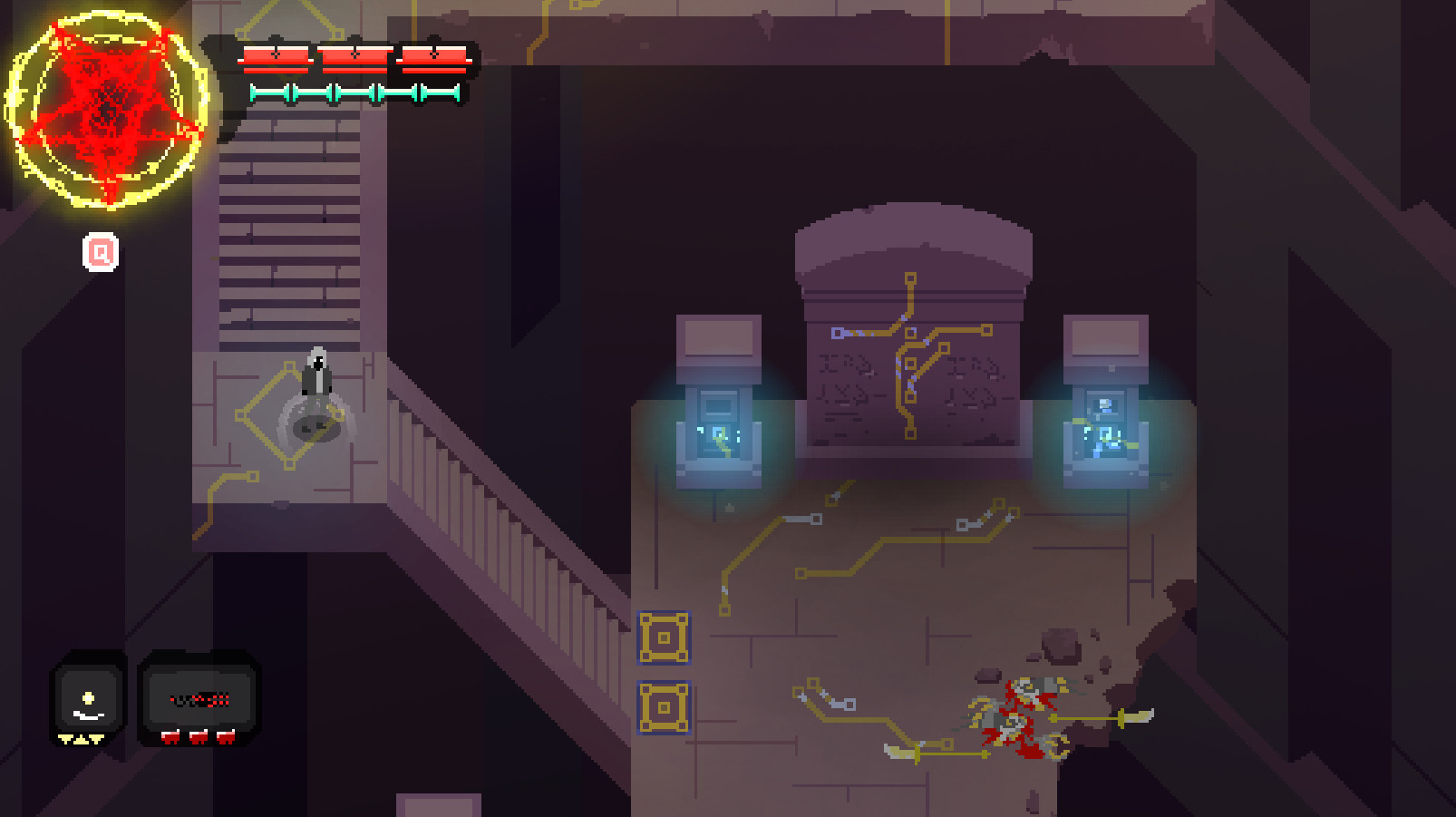The width and height of the screenshot is (1456, 817).
Task: Activate the left glowing stasis shrine
Action: point(719,426)
